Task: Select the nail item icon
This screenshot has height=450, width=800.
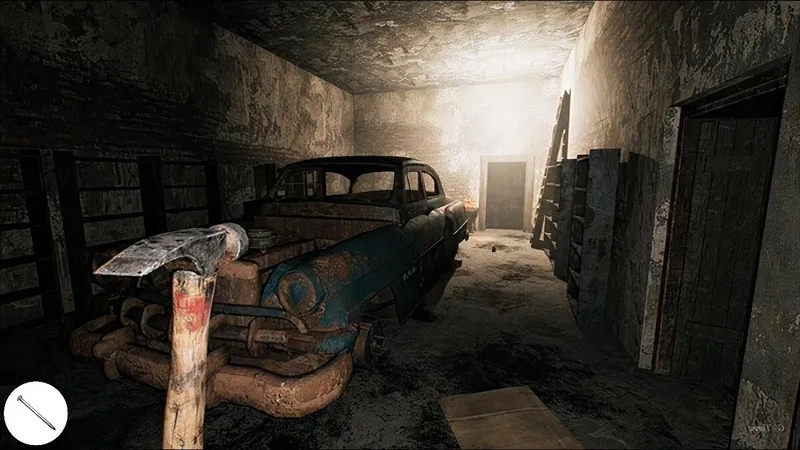Action: (35, 413)
